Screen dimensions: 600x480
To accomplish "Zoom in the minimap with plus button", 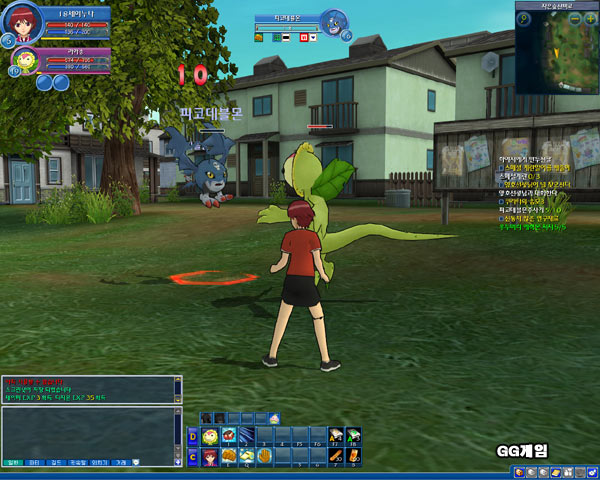I will click(590, 19).
